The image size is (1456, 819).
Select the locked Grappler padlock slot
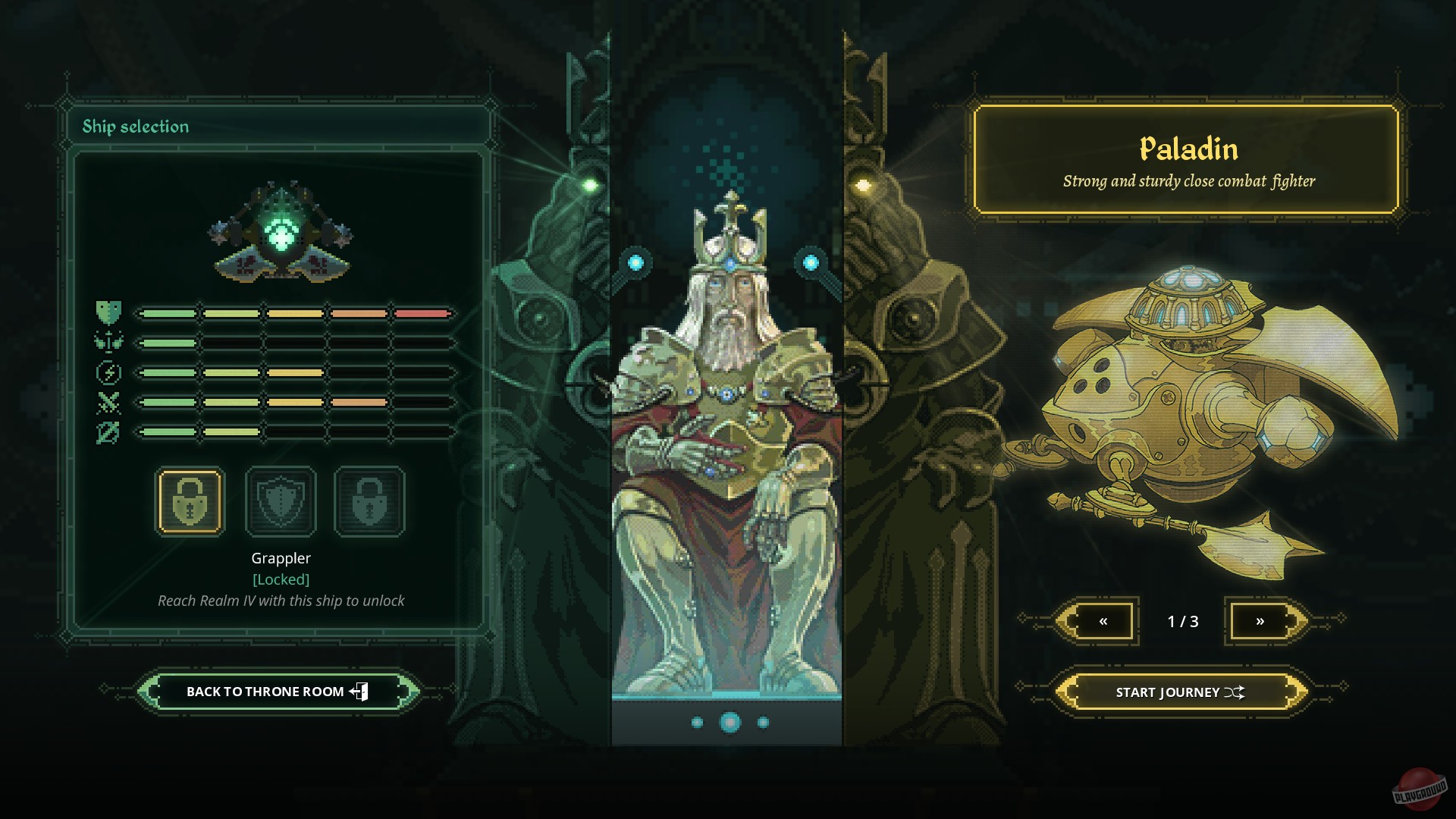pos(189,502)
